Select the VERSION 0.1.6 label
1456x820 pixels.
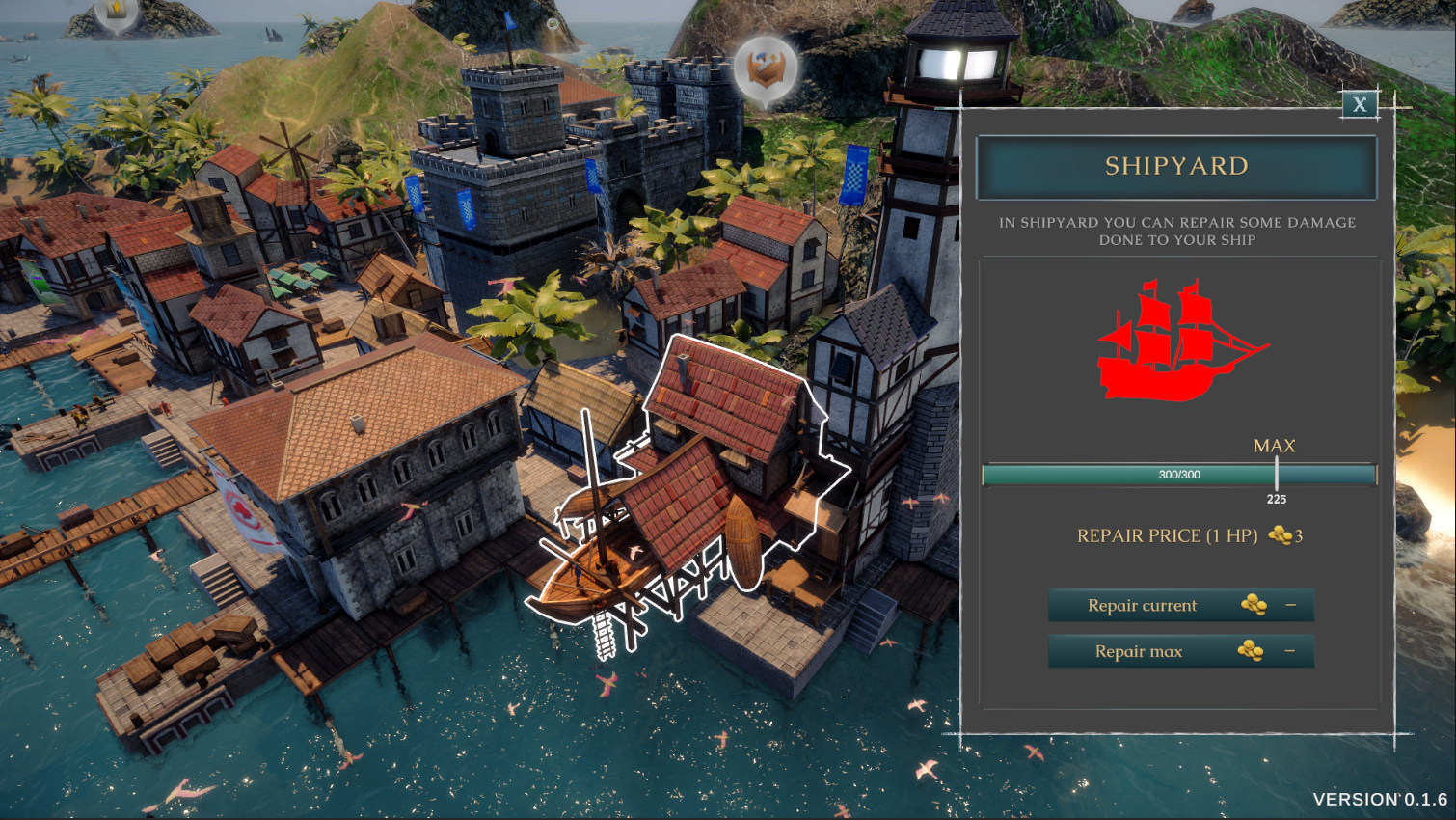pos(1381,799)
